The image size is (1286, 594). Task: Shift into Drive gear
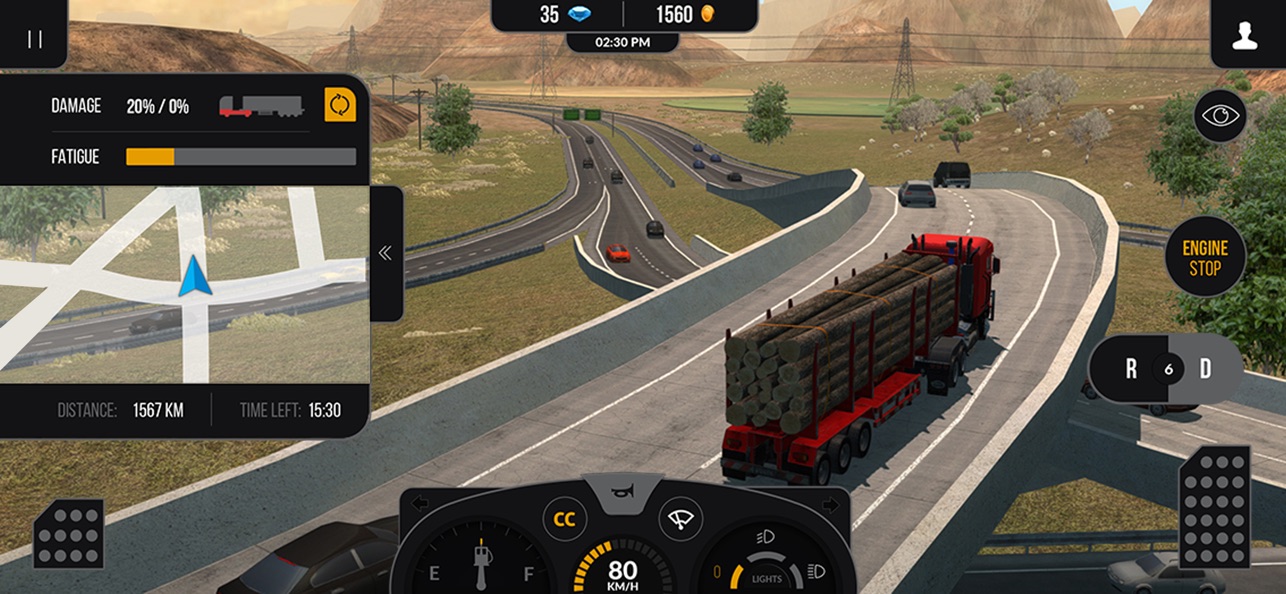(1205, 369)
